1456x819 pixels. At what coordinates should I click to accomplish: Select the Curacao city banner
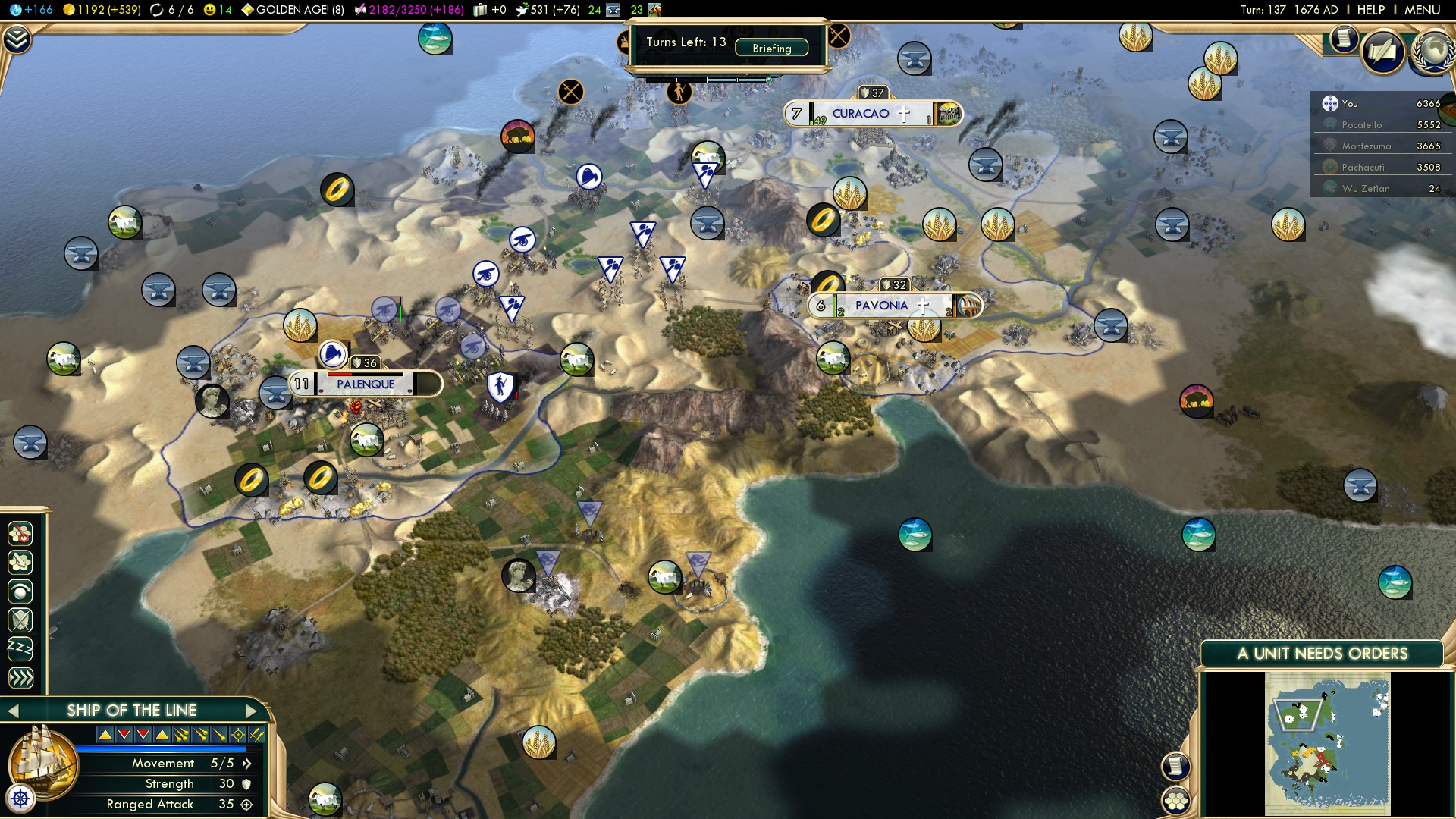[x=861, y=114]
